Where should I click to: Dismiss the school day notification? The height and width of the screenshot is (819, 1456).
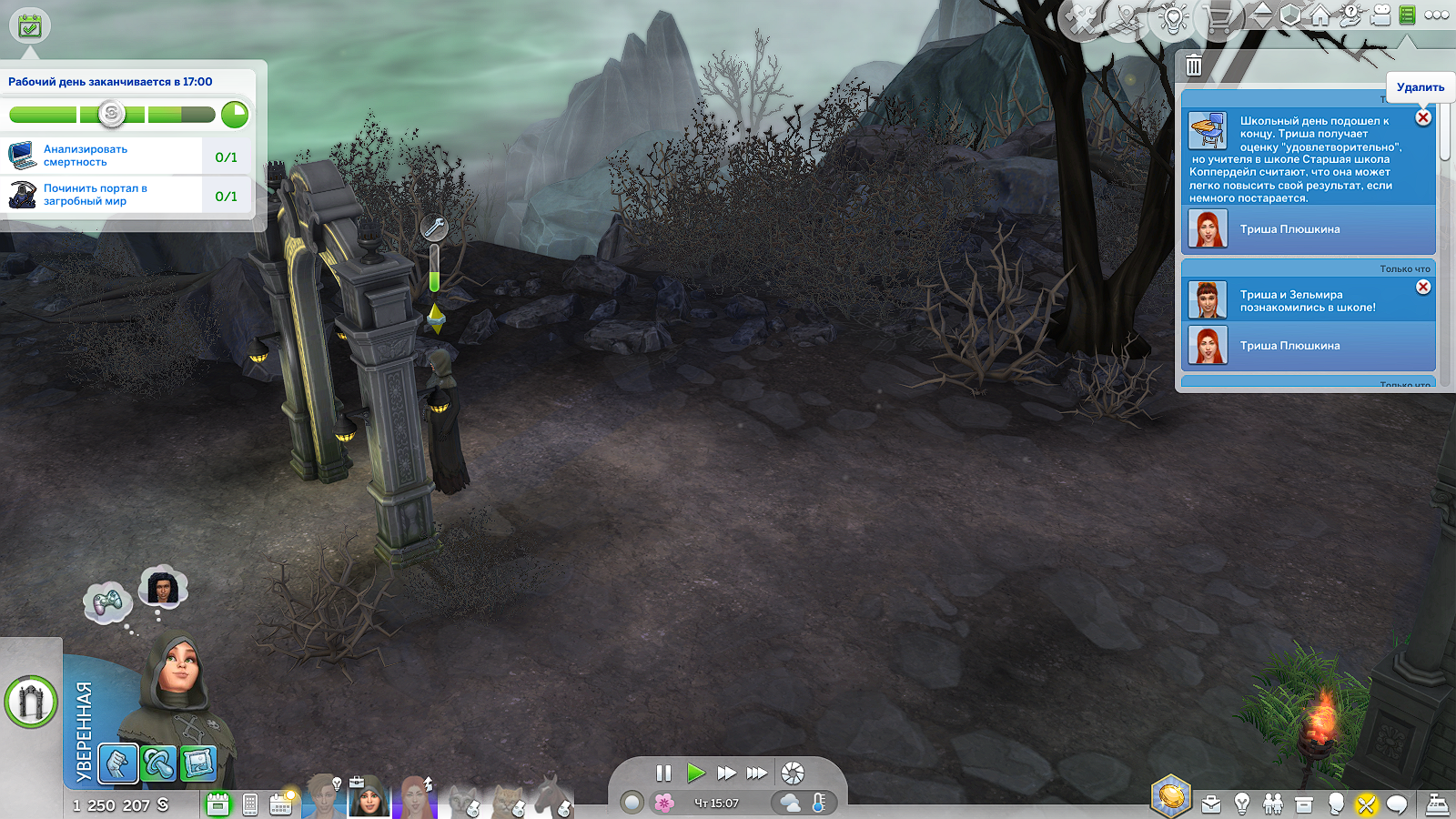pyautogui.click(x=1423, y=117)
